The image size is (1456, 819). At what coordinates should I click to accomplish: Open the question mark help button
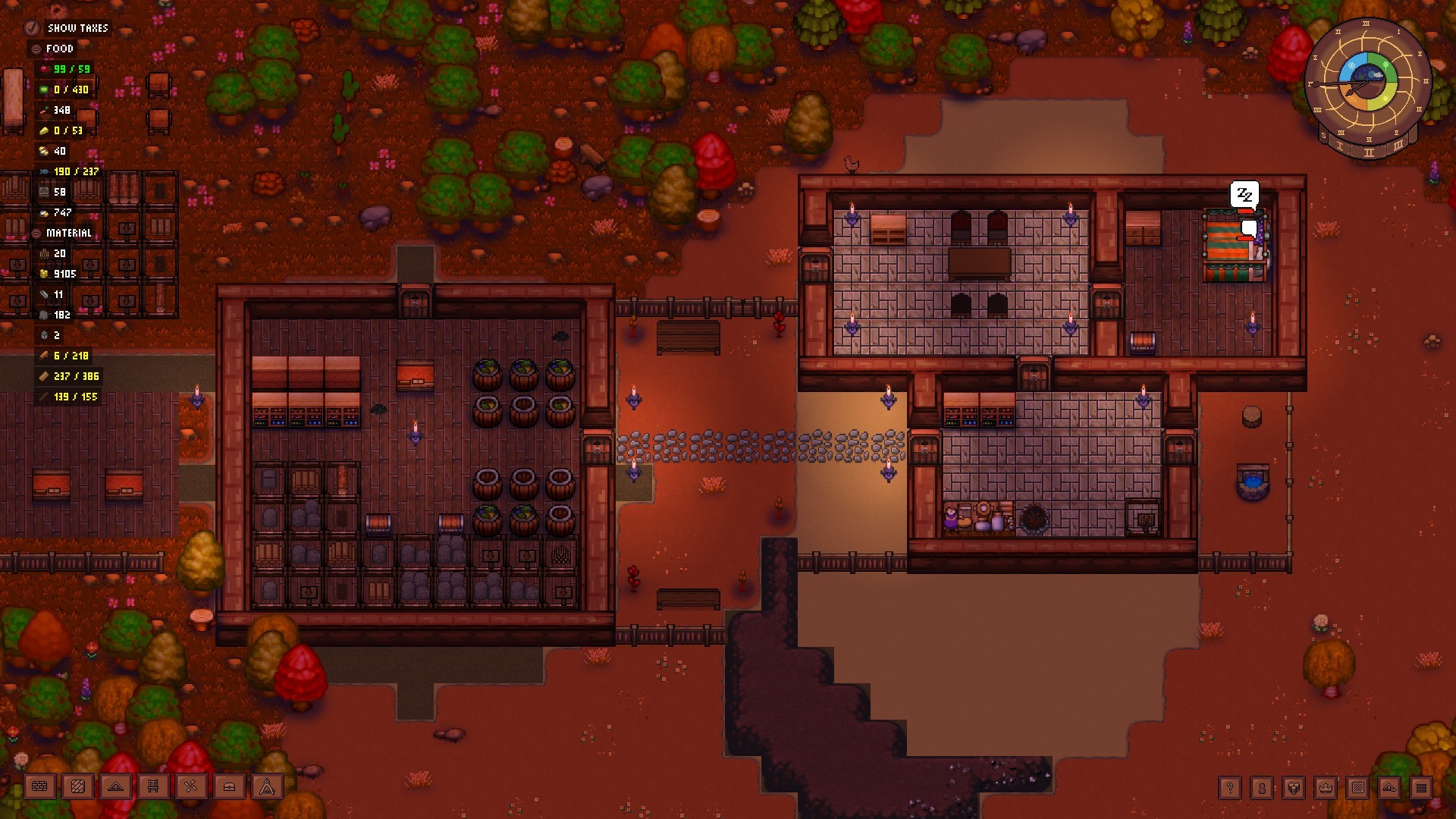point(1230,788)
